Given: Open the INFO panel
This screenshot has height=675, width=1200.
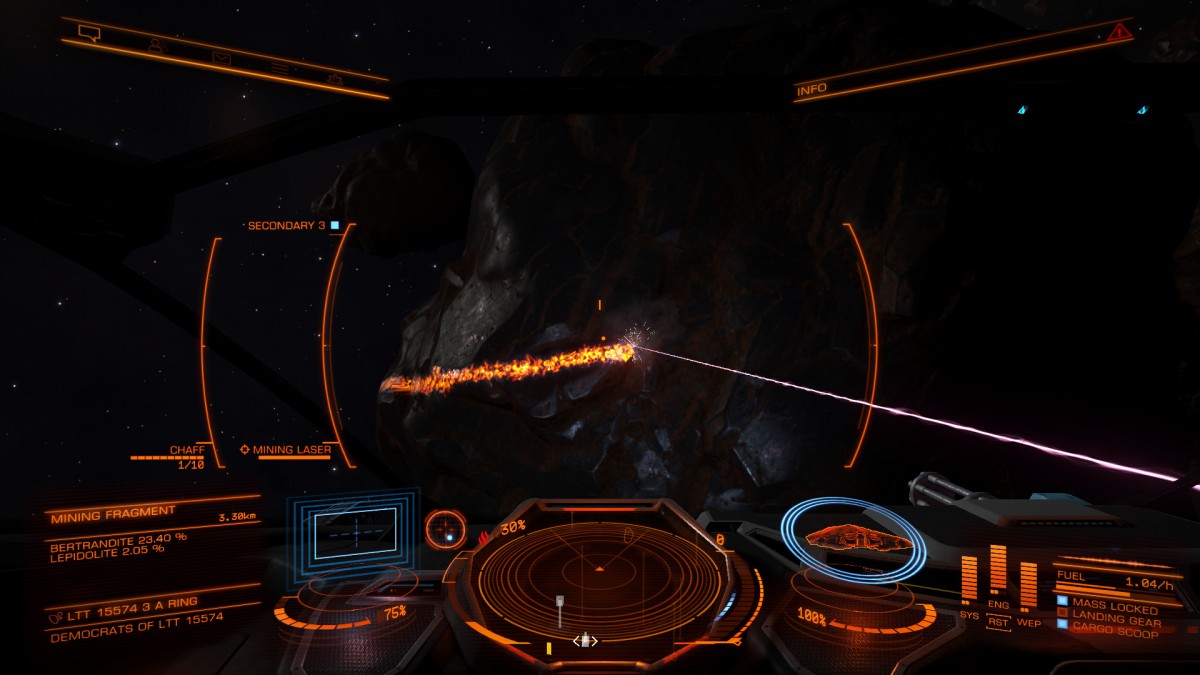Looking at the screenshot, I should click(812, 90).
